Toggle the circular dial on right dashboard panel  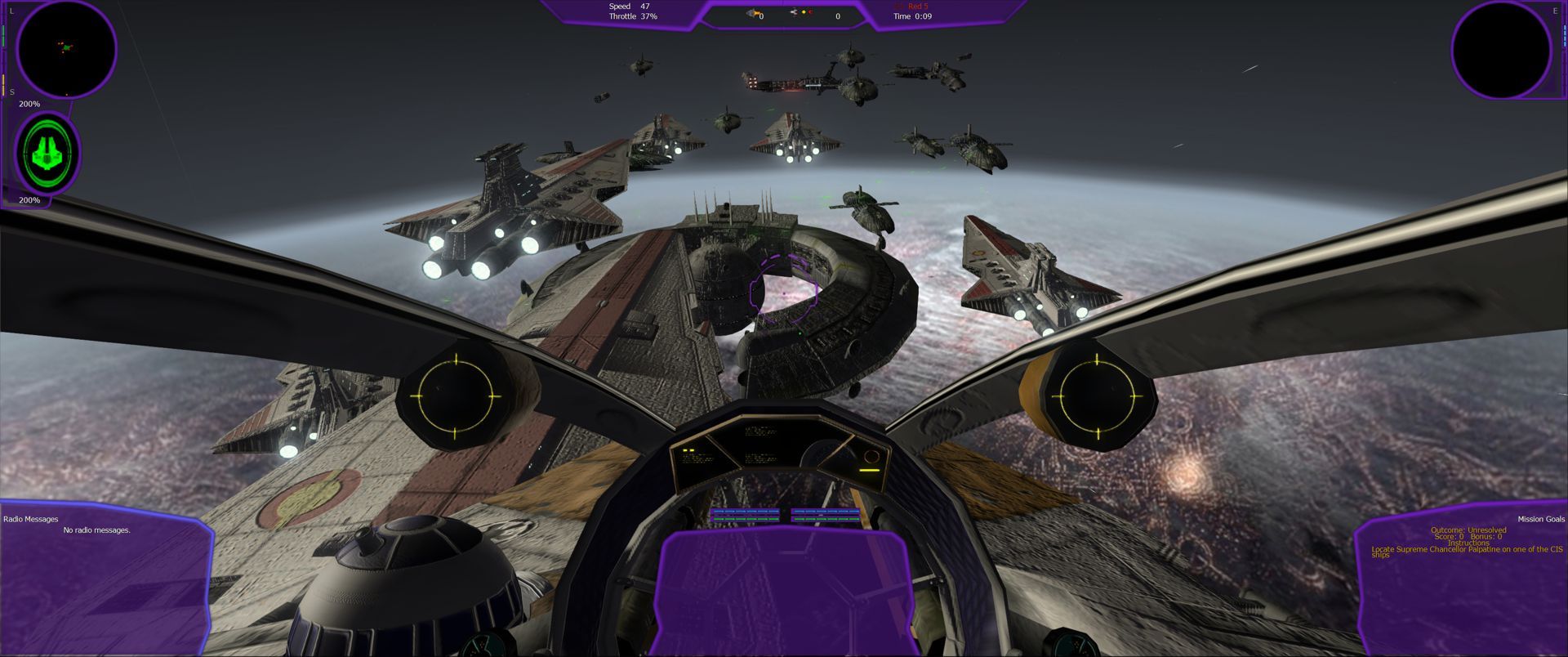pyautogui.click(x=872, y=458)
